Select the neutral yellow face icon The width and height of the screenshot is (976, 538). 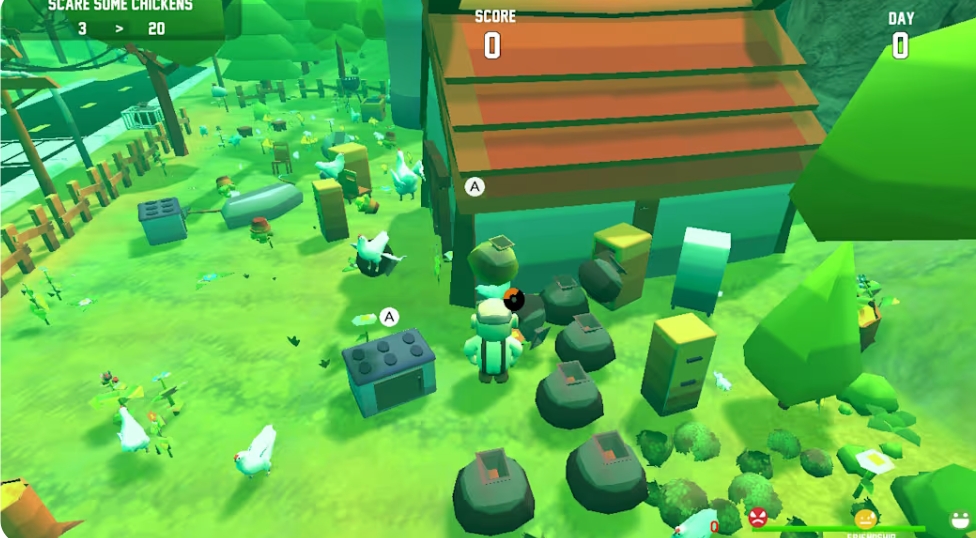coord(865,519)
